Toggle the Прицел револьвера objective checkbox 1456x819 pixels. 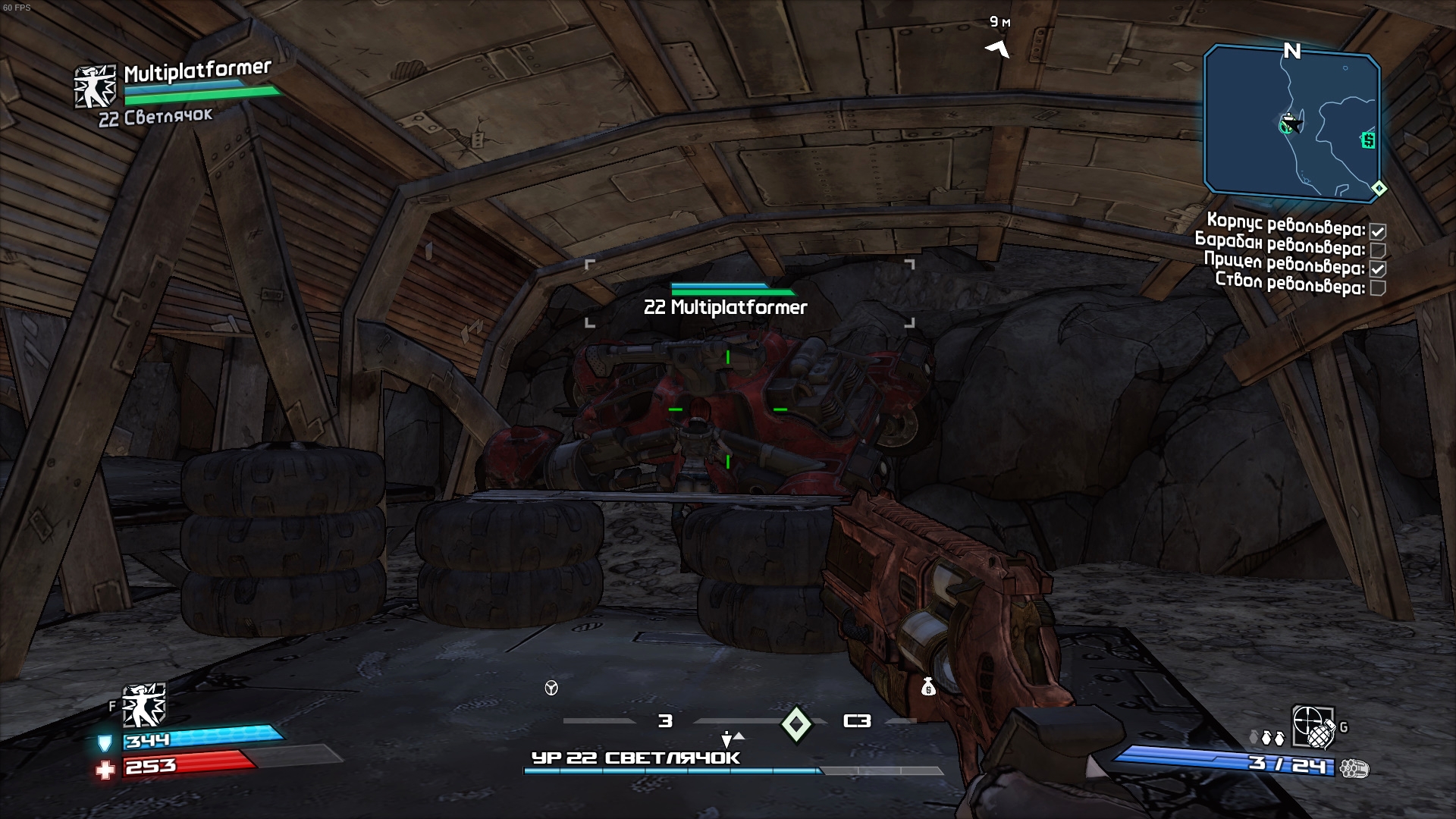tap(1378, 269)
